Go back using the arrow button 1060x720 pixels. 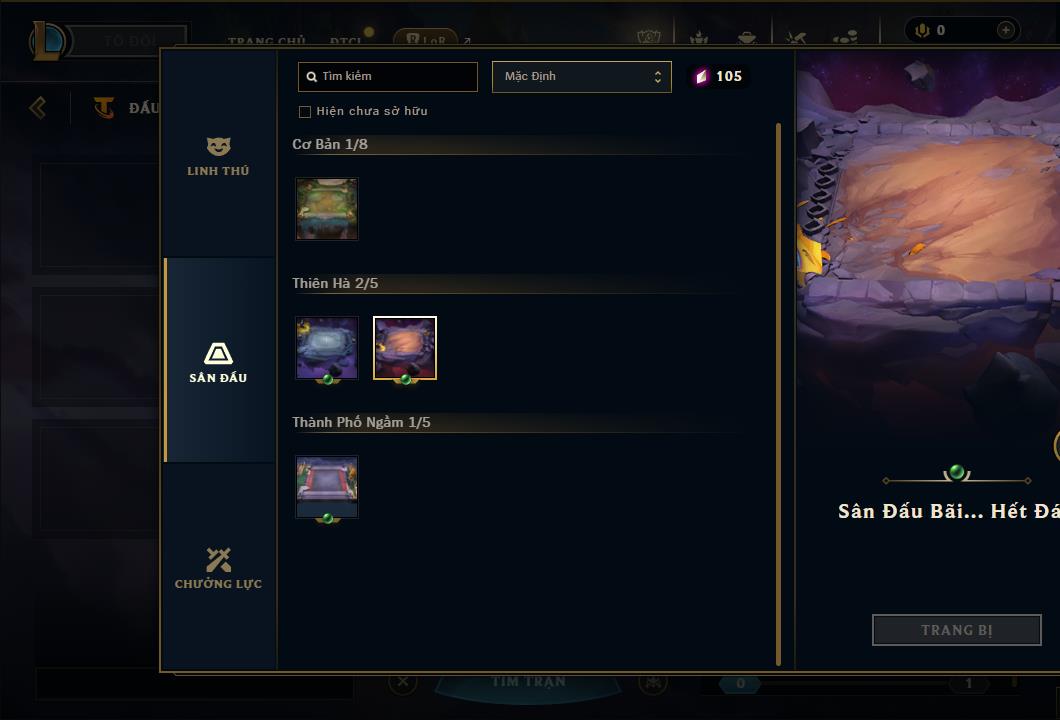click(38, 107)
